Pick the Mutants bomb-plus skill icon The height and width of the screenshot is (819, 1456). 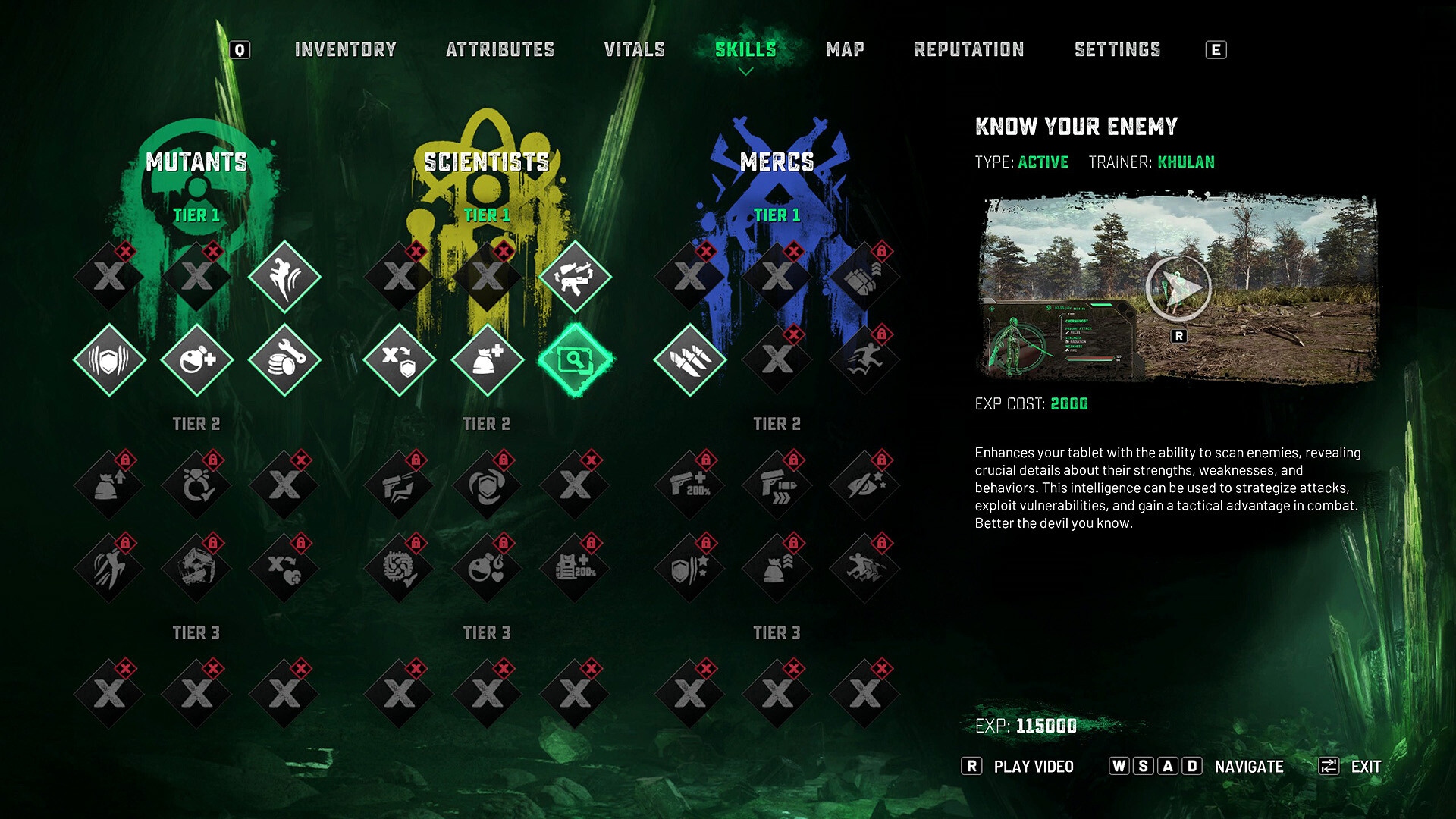(197, 359)
